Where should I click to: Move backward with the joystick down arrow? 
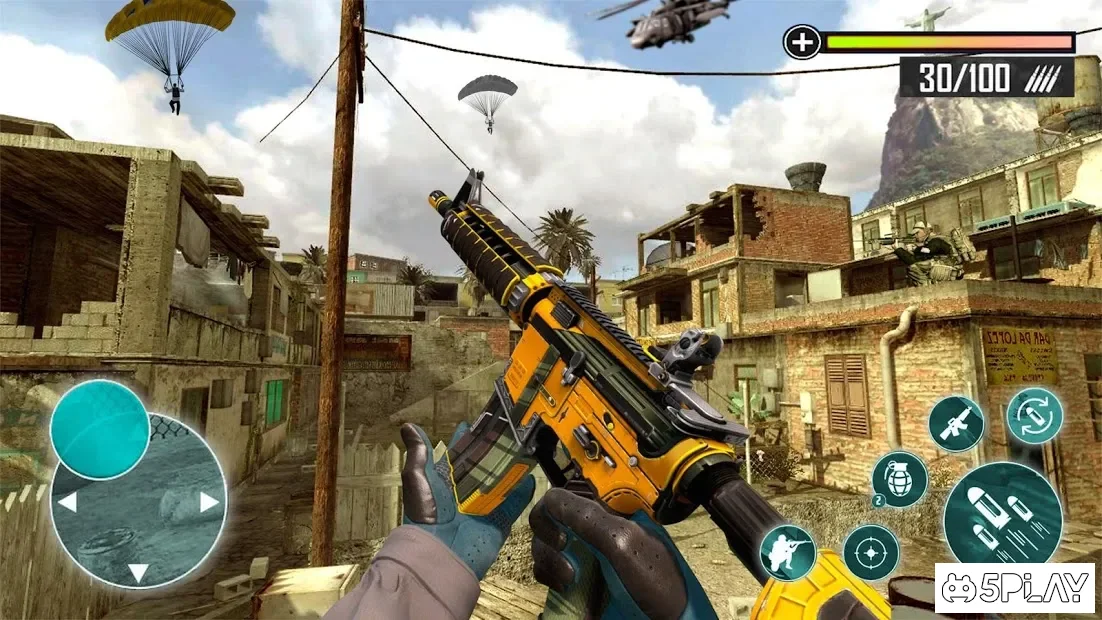[x=138, y=572]
